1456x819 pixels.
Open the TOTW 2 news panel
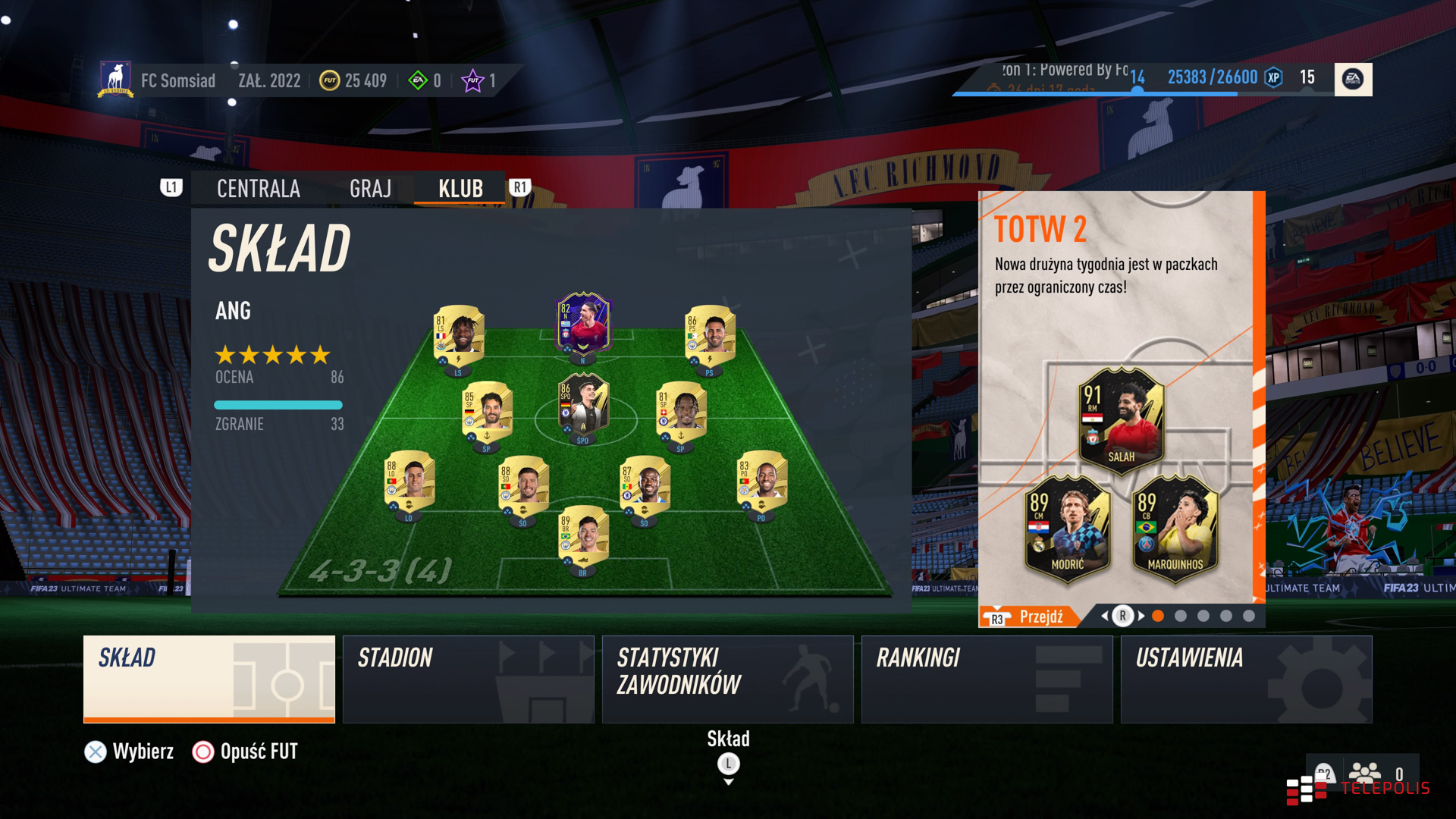[1116, 394]
